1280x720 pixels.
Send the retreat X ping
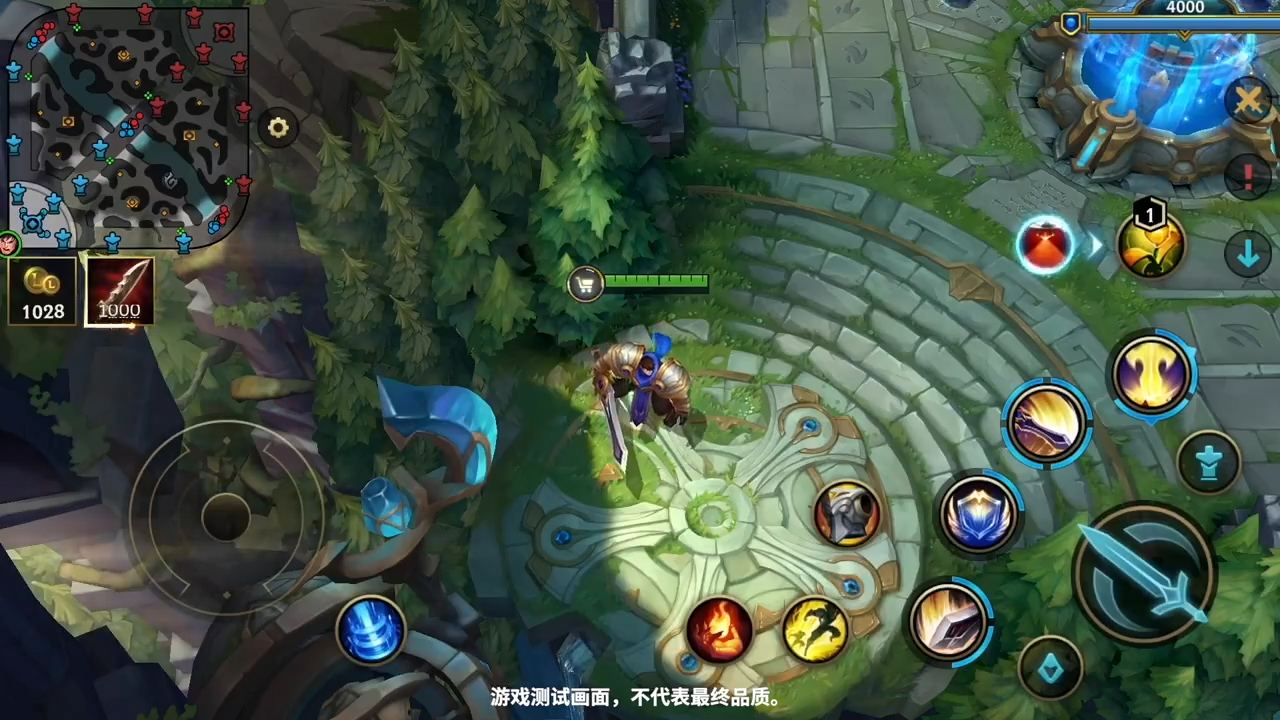[1248, 100]
